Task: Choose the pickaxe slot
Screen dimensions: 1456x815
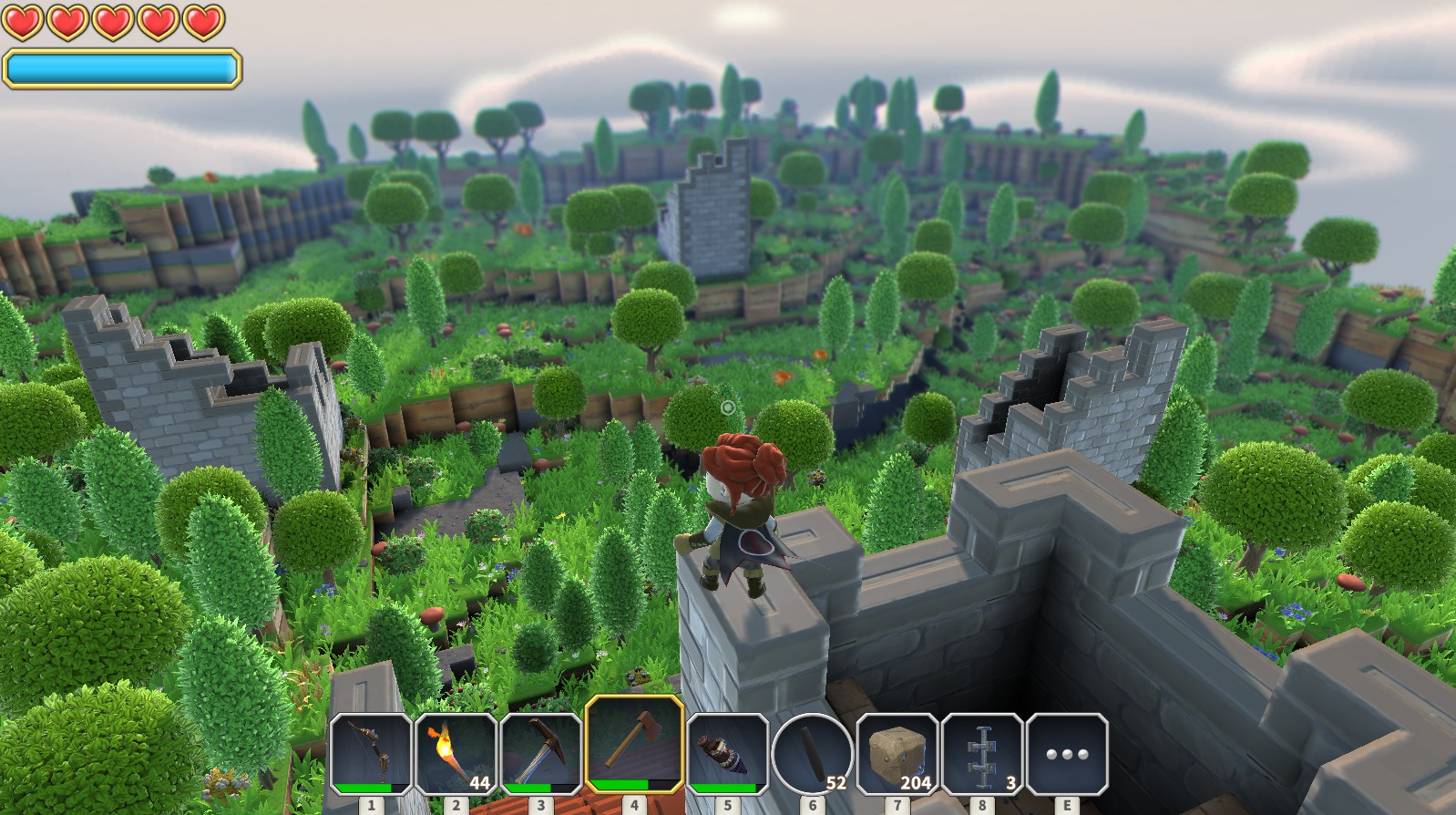Action: click(540, 753)
